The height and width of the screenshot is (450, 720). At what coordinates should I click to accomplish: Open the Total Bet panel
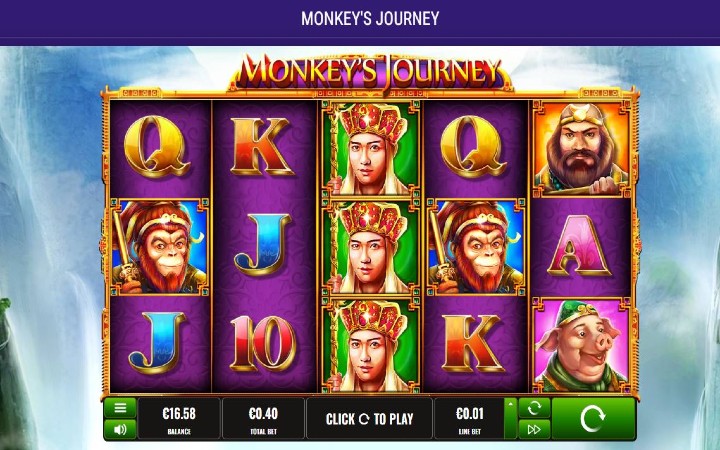pyautogui.click(x=262, y=418)
